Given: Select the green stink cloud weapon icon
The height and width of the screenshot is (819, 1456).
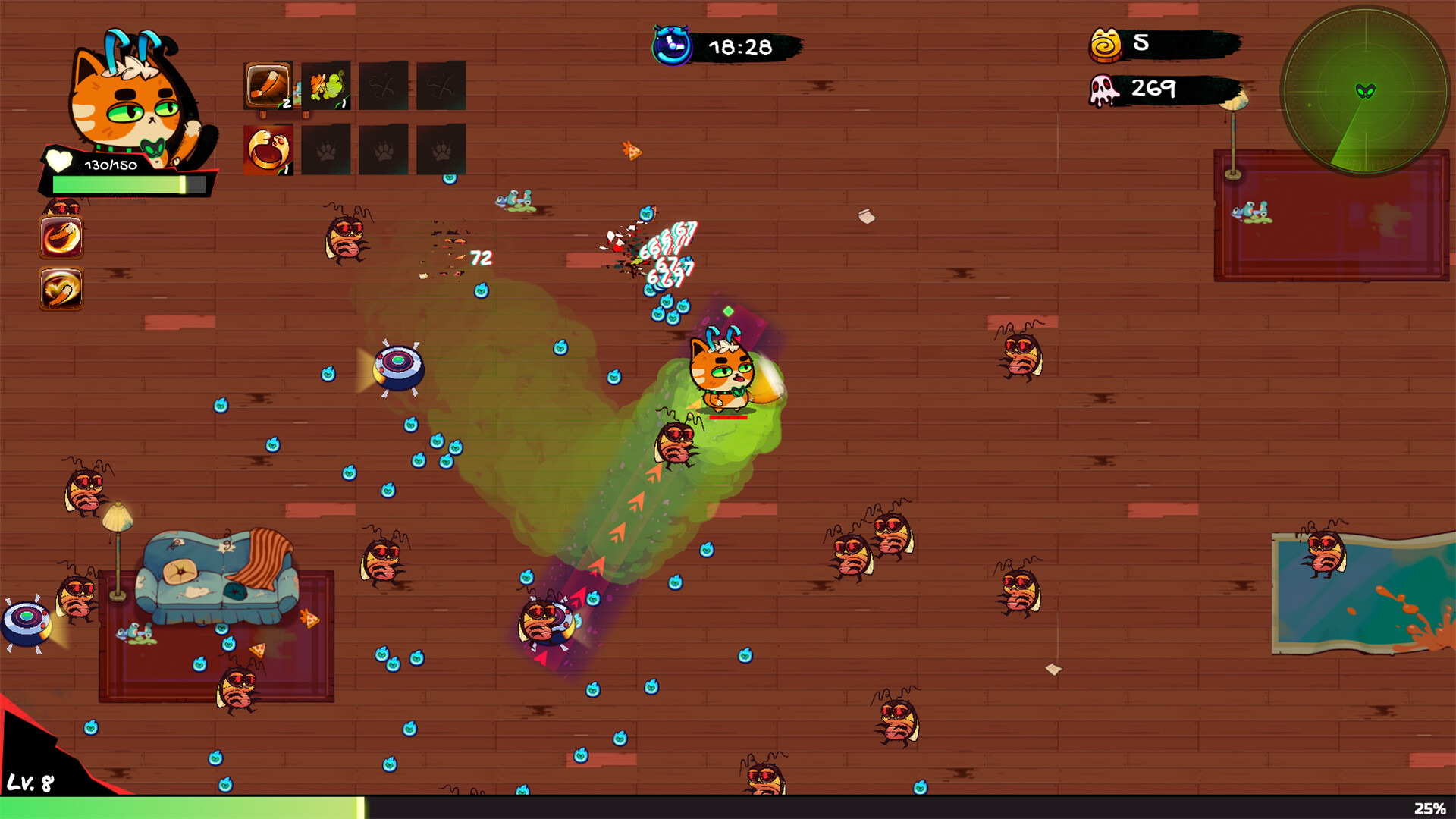Looking at the screenshot, I should (328, 85).
